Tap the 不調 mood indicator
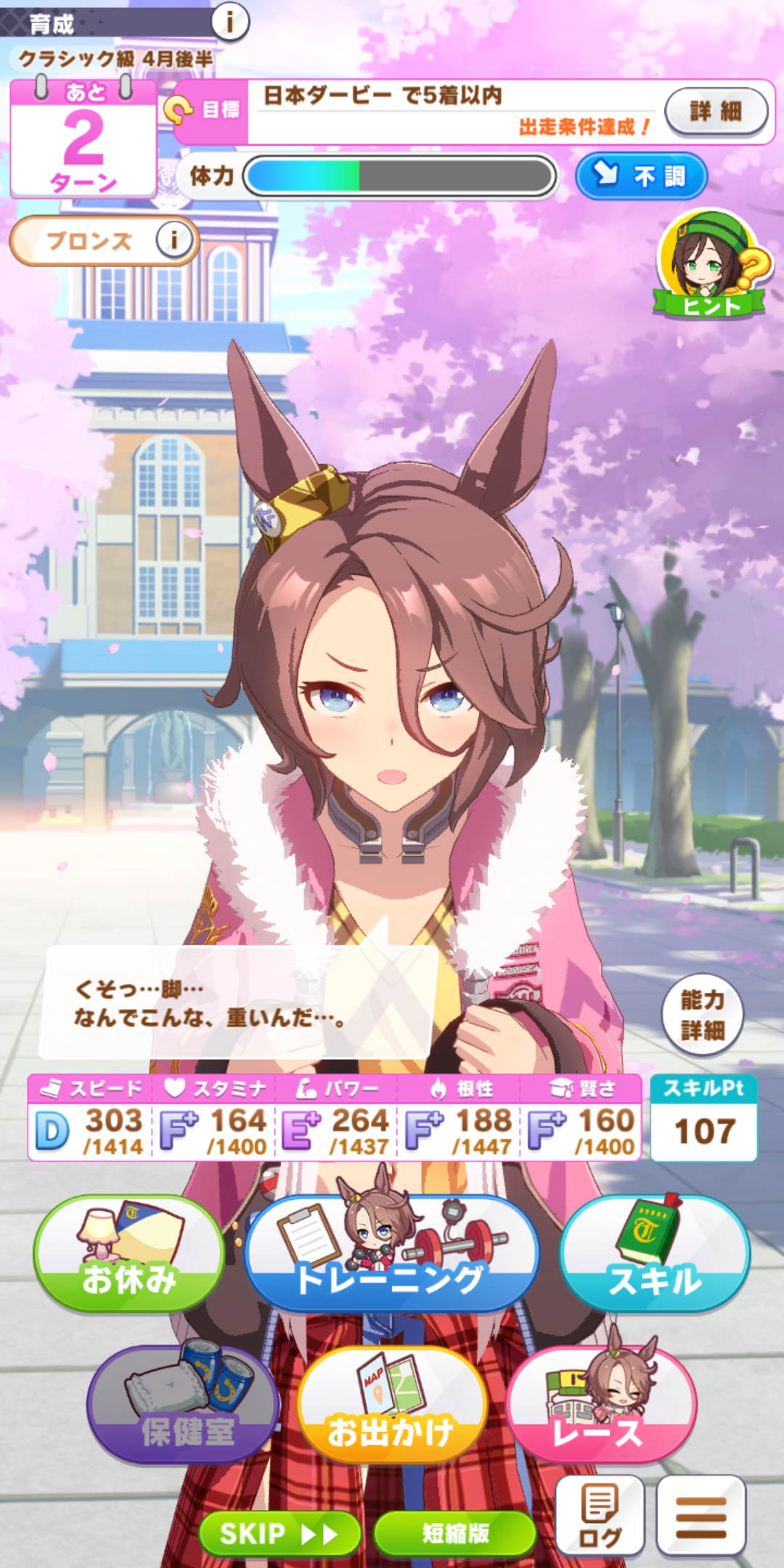 (x=641, y=176)
